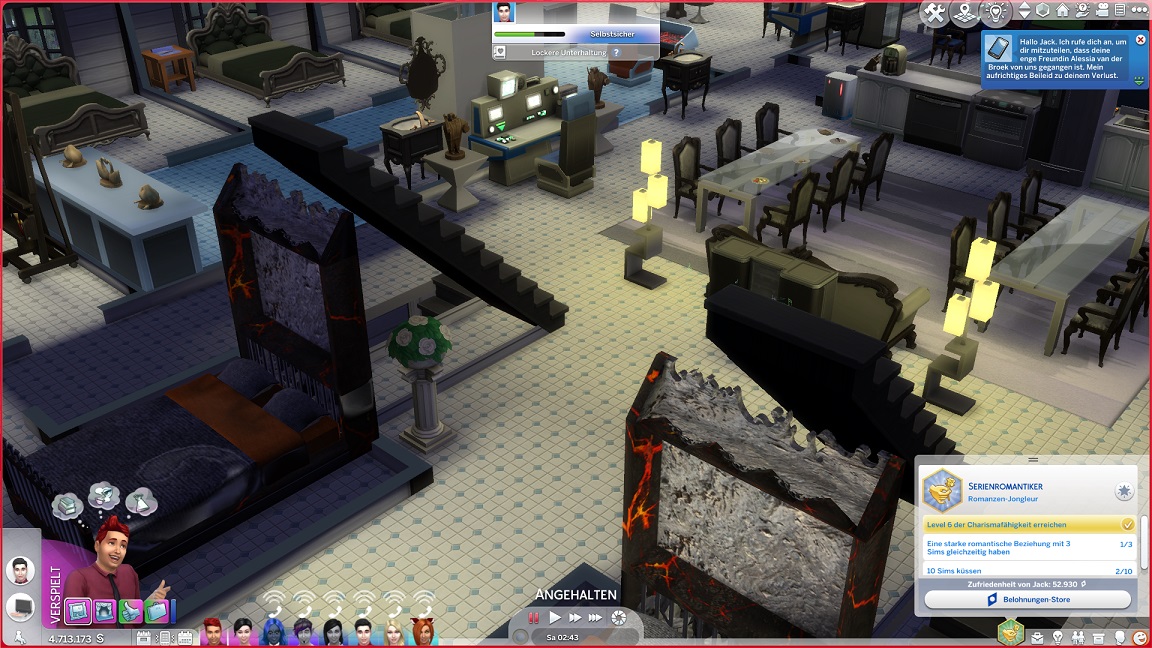Set game speed to triple fast-forward
The width and height of the screenshot is (1152, 648).
[596, 618]
